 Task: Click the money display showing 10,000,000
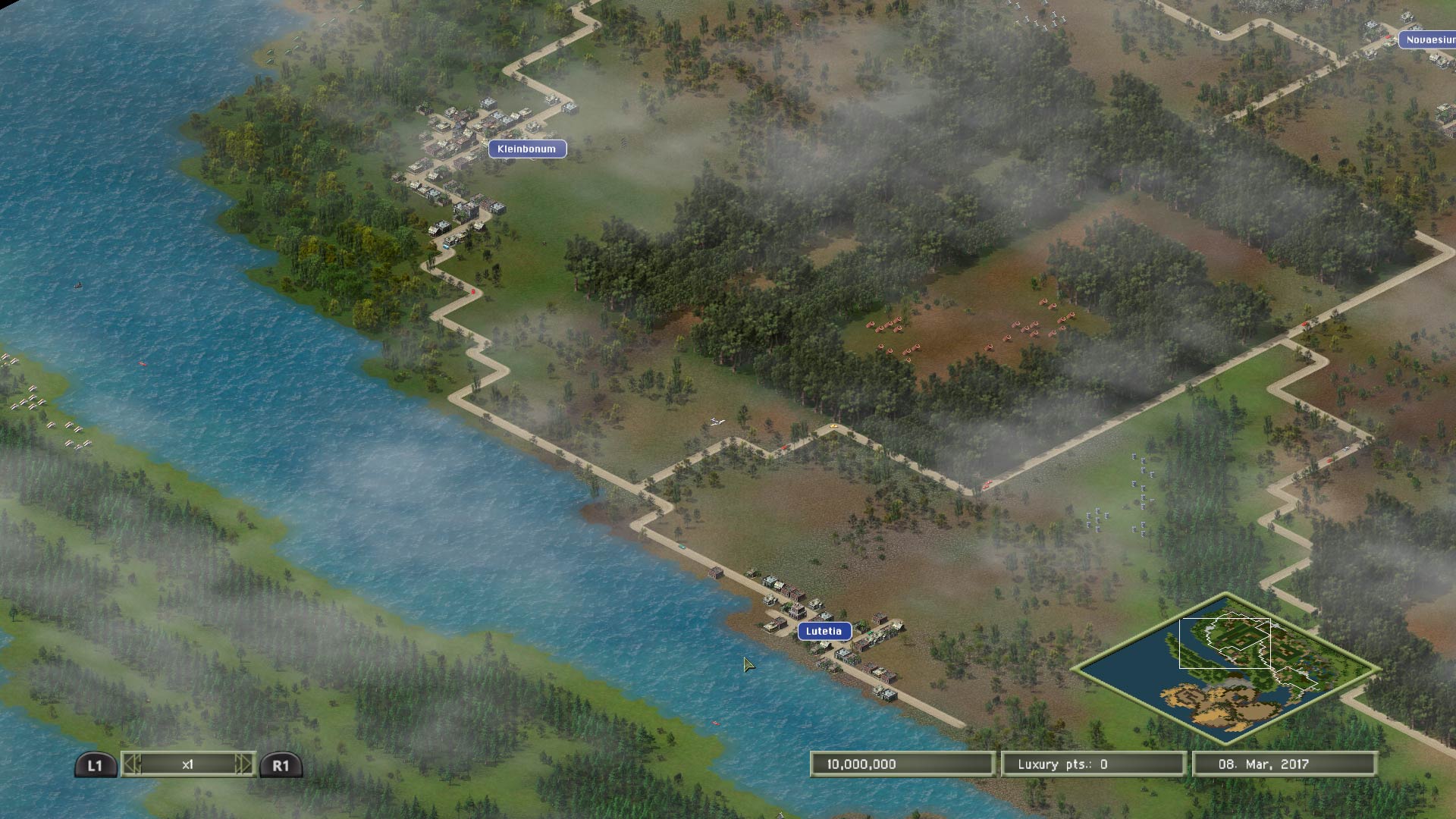pos(904,764)
